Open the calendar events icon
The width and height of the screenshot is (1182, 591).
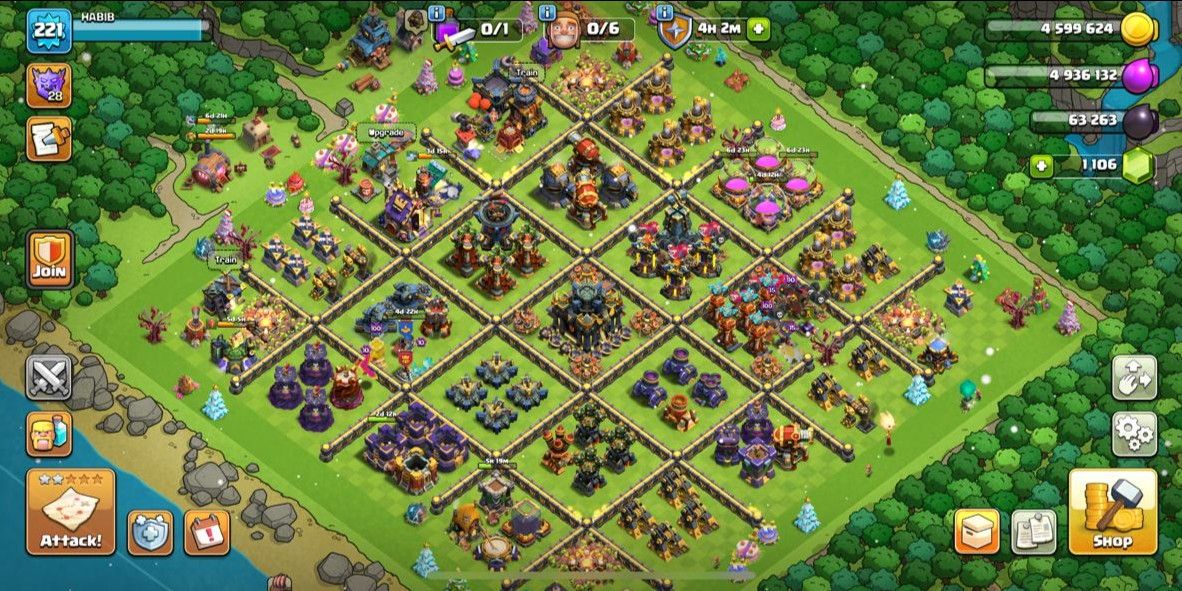[206, 532]
